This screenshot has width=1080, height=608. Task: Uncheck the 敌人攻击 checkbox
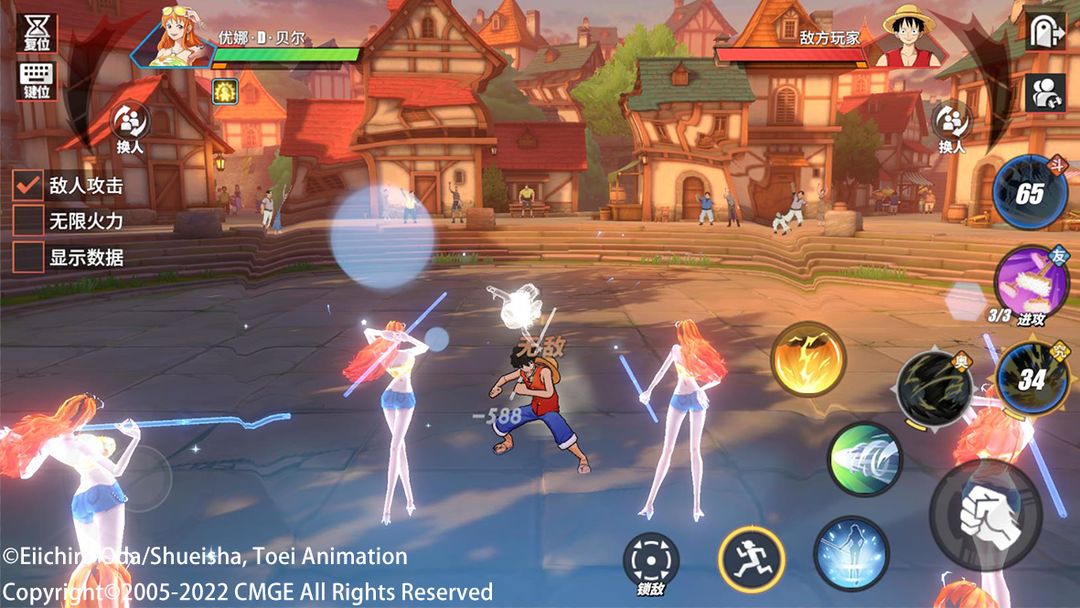[28, 185]
